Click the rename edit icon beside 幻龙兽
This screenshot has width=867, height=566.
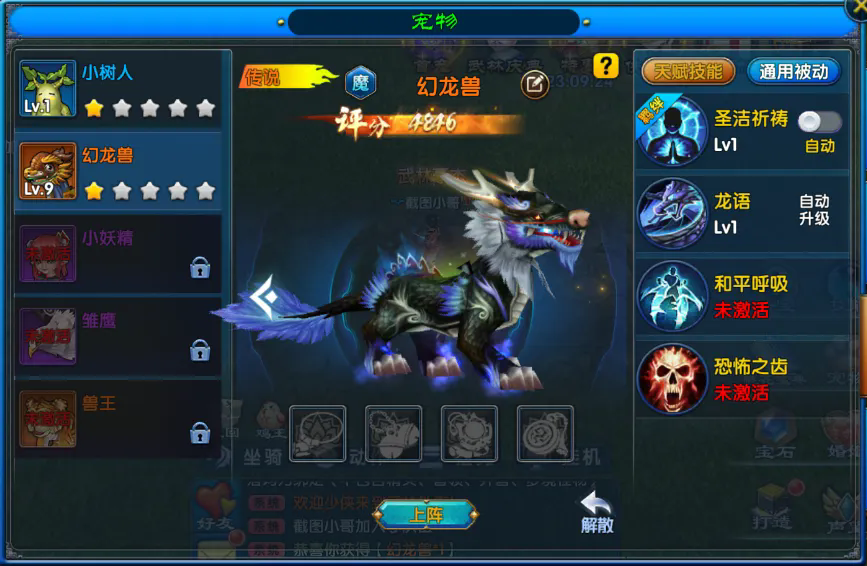(x=535, y=85)
